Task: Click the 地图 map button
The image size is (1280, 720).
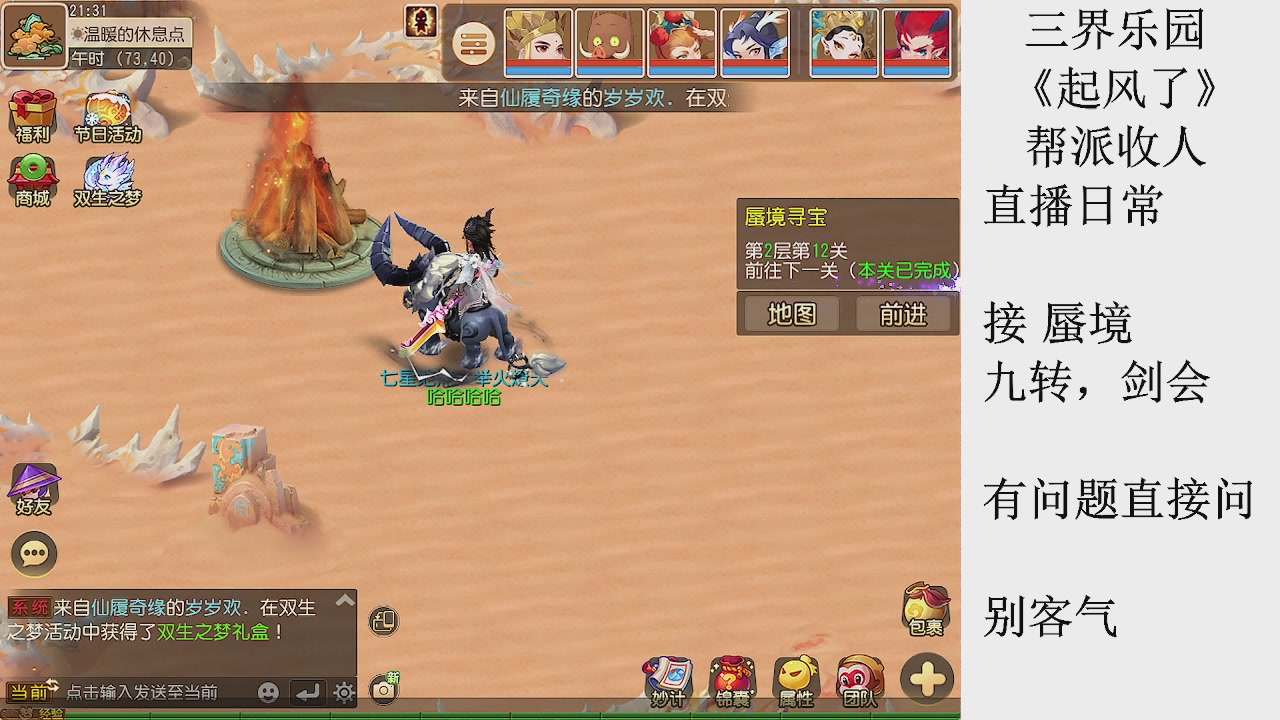Action: click(x=789, y=314)
